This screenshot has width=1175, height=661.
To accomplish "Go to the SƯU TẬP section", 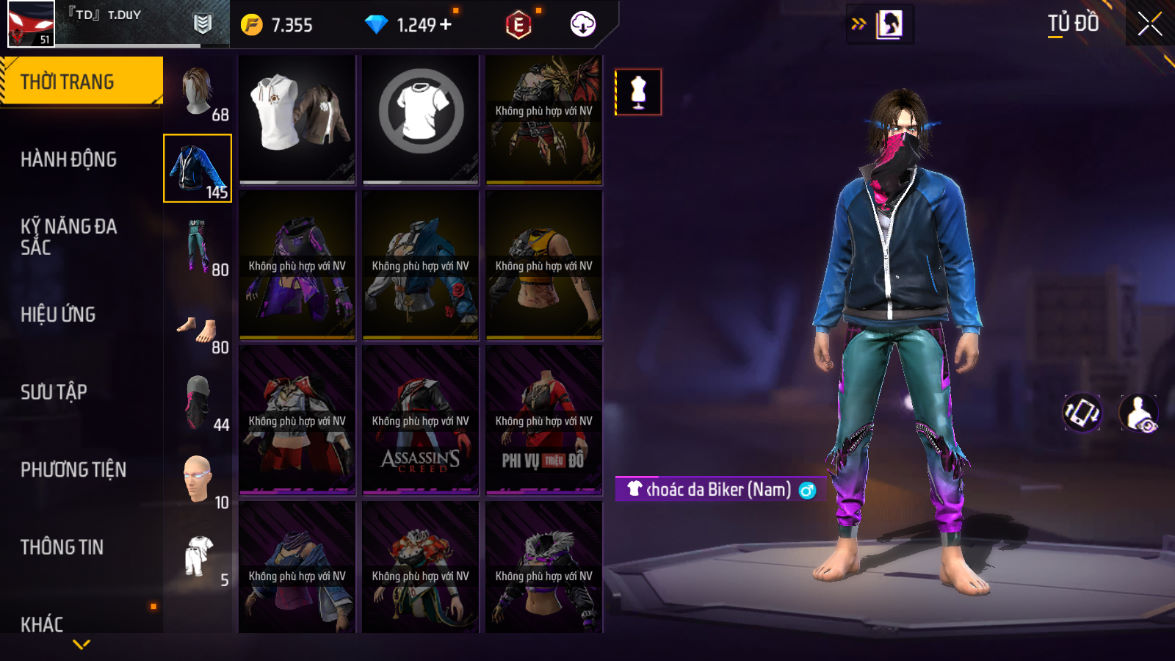I will pos(53,392).
